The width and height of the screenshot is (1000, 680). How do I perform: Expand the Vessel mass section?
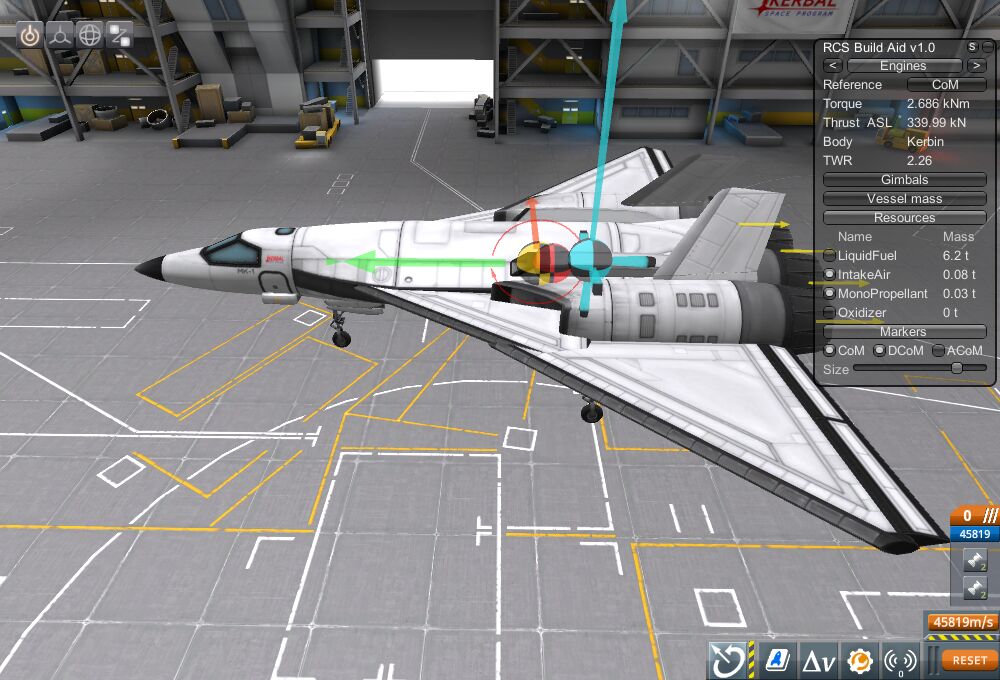904,199
